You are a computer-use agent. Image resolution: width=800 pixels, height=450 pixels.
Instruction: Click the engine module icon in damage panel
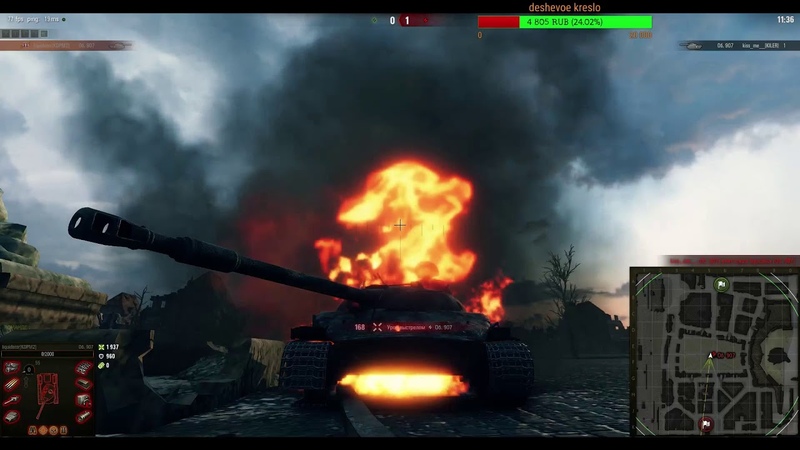click(11, 368)
